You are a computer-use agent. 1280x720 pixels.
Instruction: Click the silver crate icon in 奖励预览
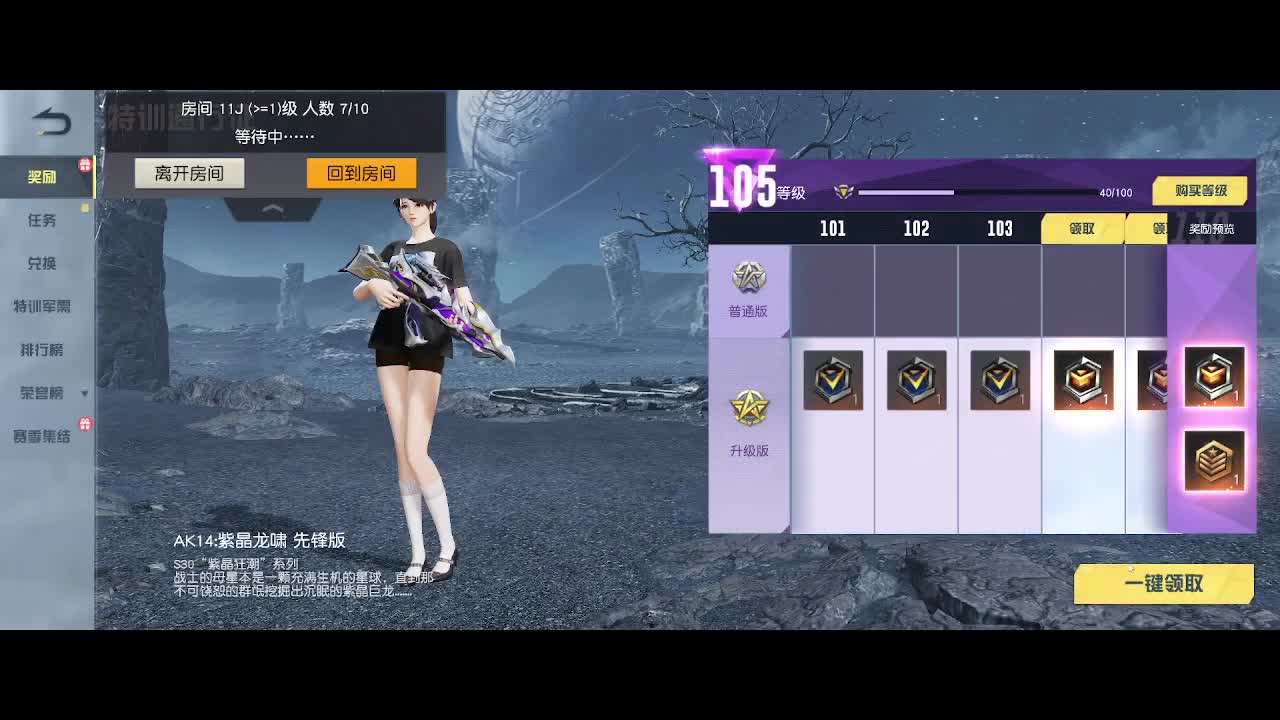1213,378
